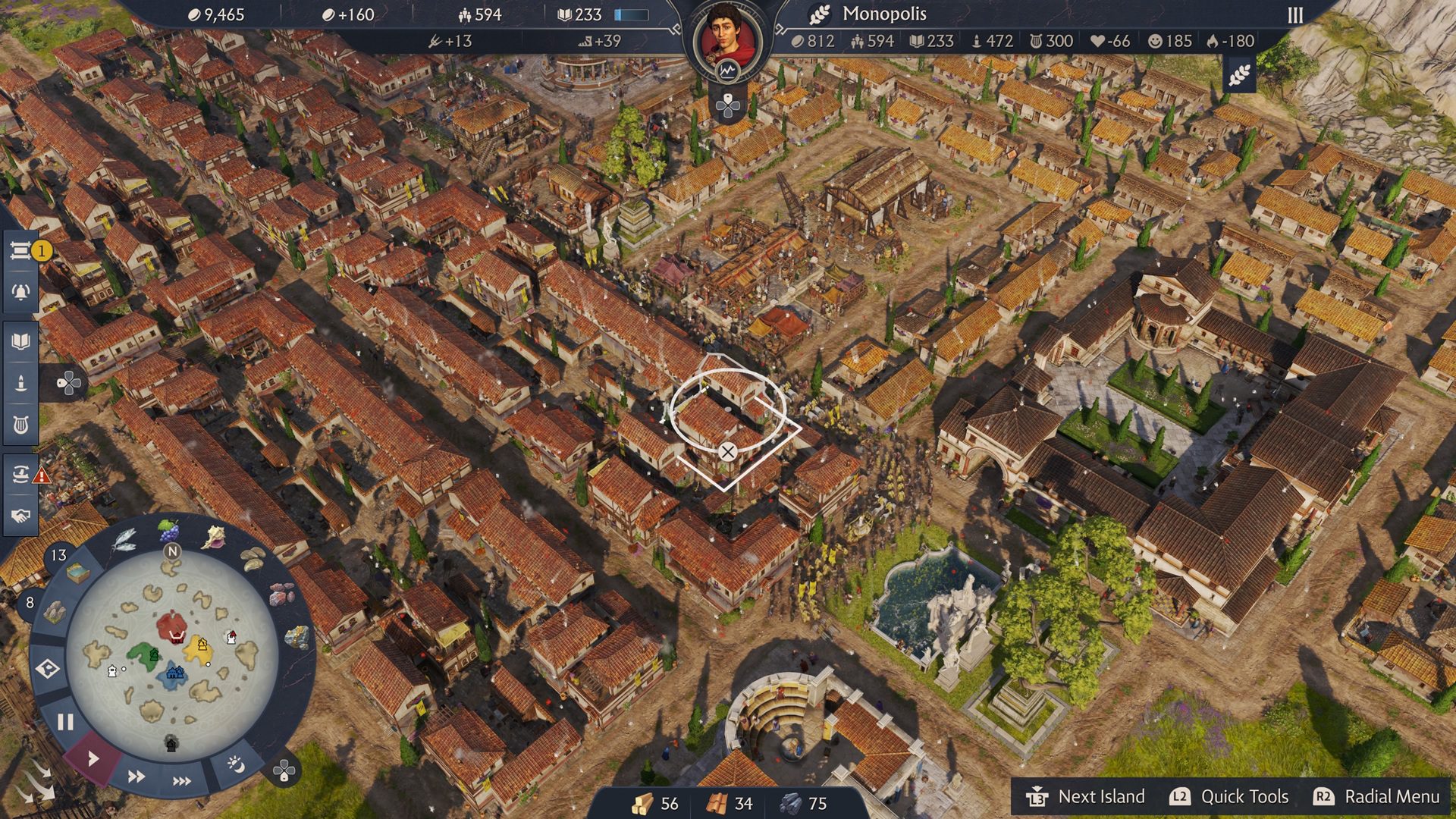The image size is (1456, 819).
Task: Pause the game on the radial wheel
Action: [65, 721]
